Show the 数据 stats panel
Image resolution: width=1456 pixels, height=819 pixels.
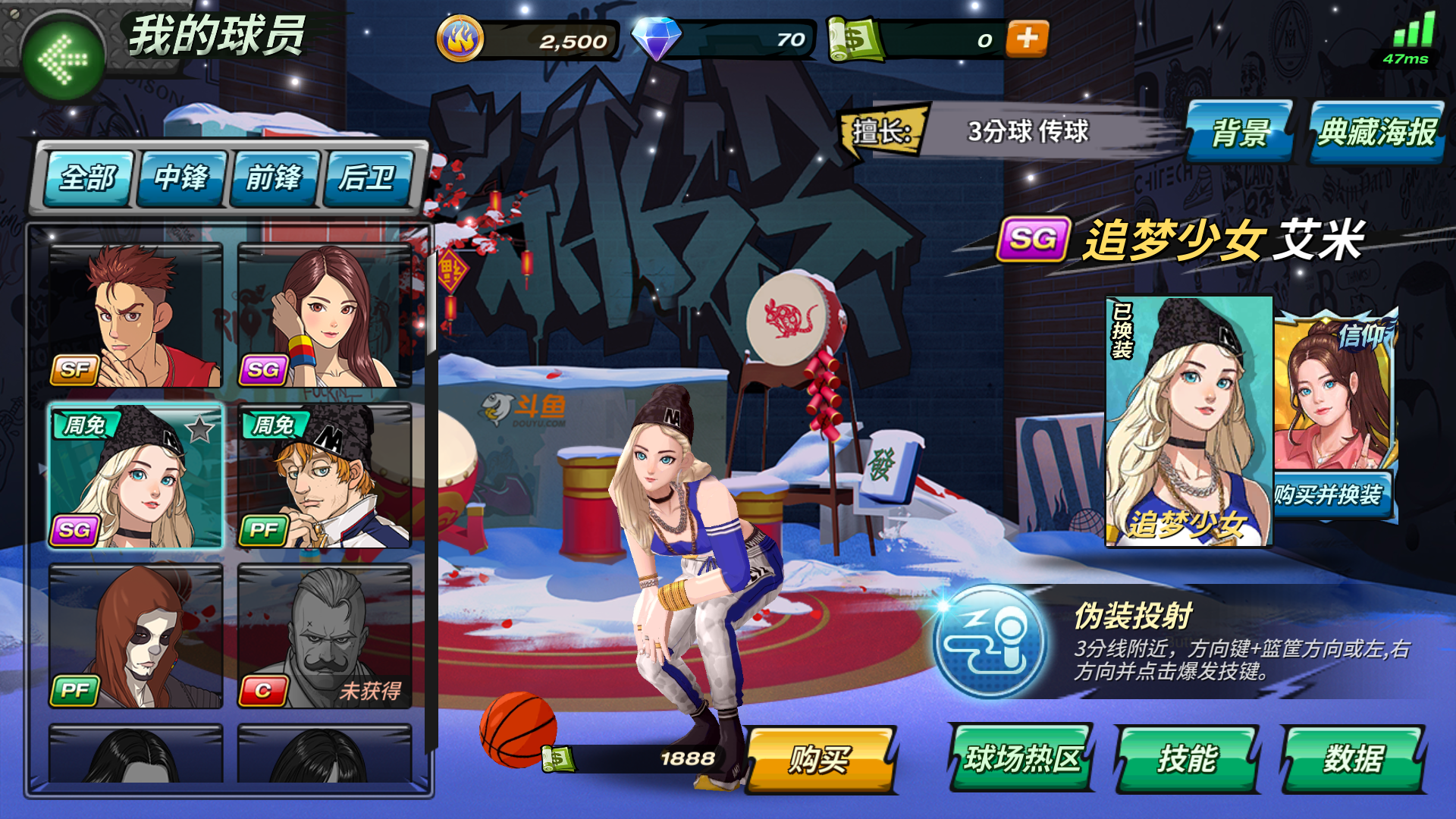(1353, 758)
